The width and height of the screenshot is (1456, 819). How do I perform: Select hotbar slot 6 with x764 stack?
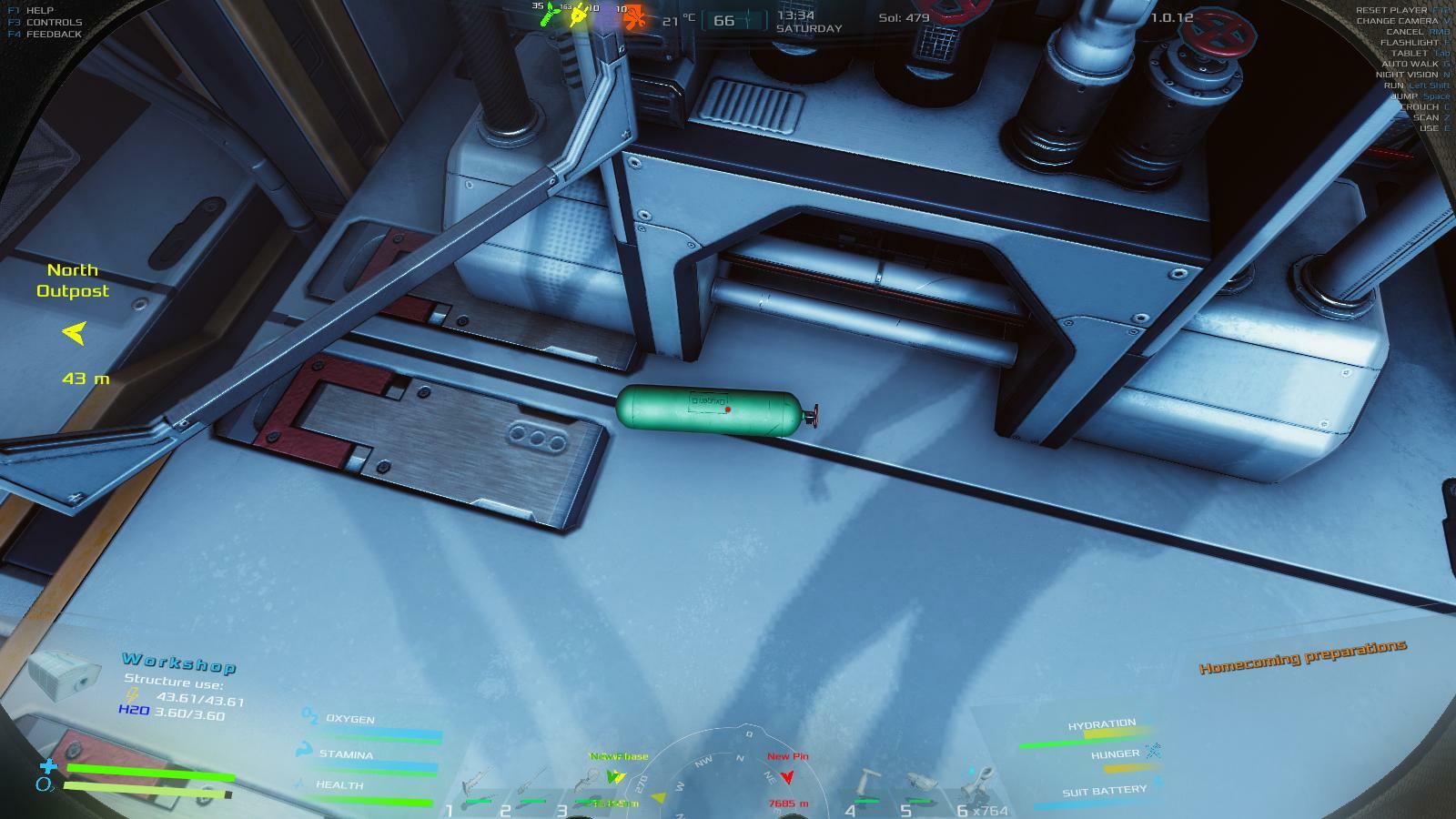point(976,783)
